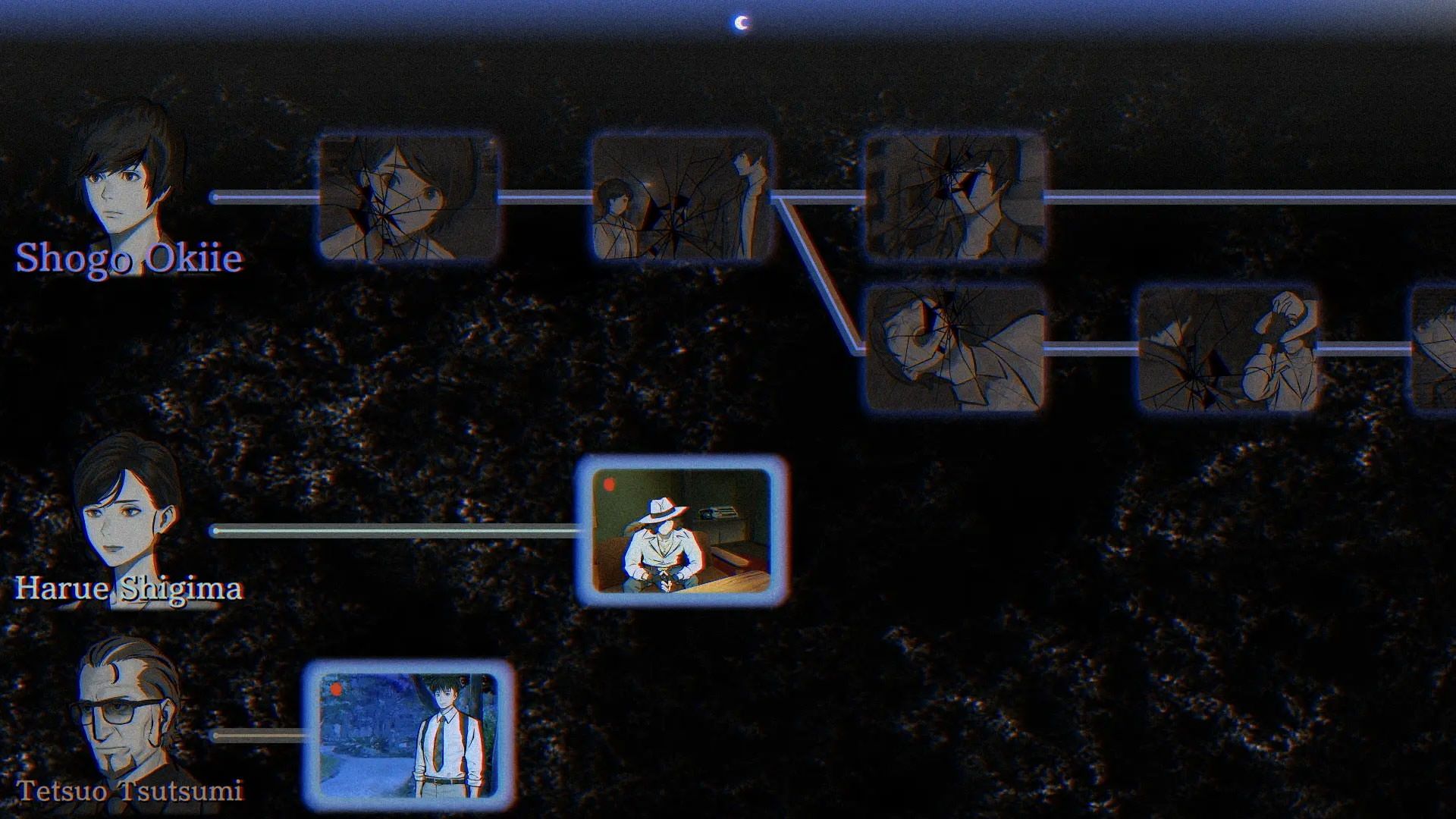
Task: Select cracked scene of two people facing each other
Action: coord(681,199)
